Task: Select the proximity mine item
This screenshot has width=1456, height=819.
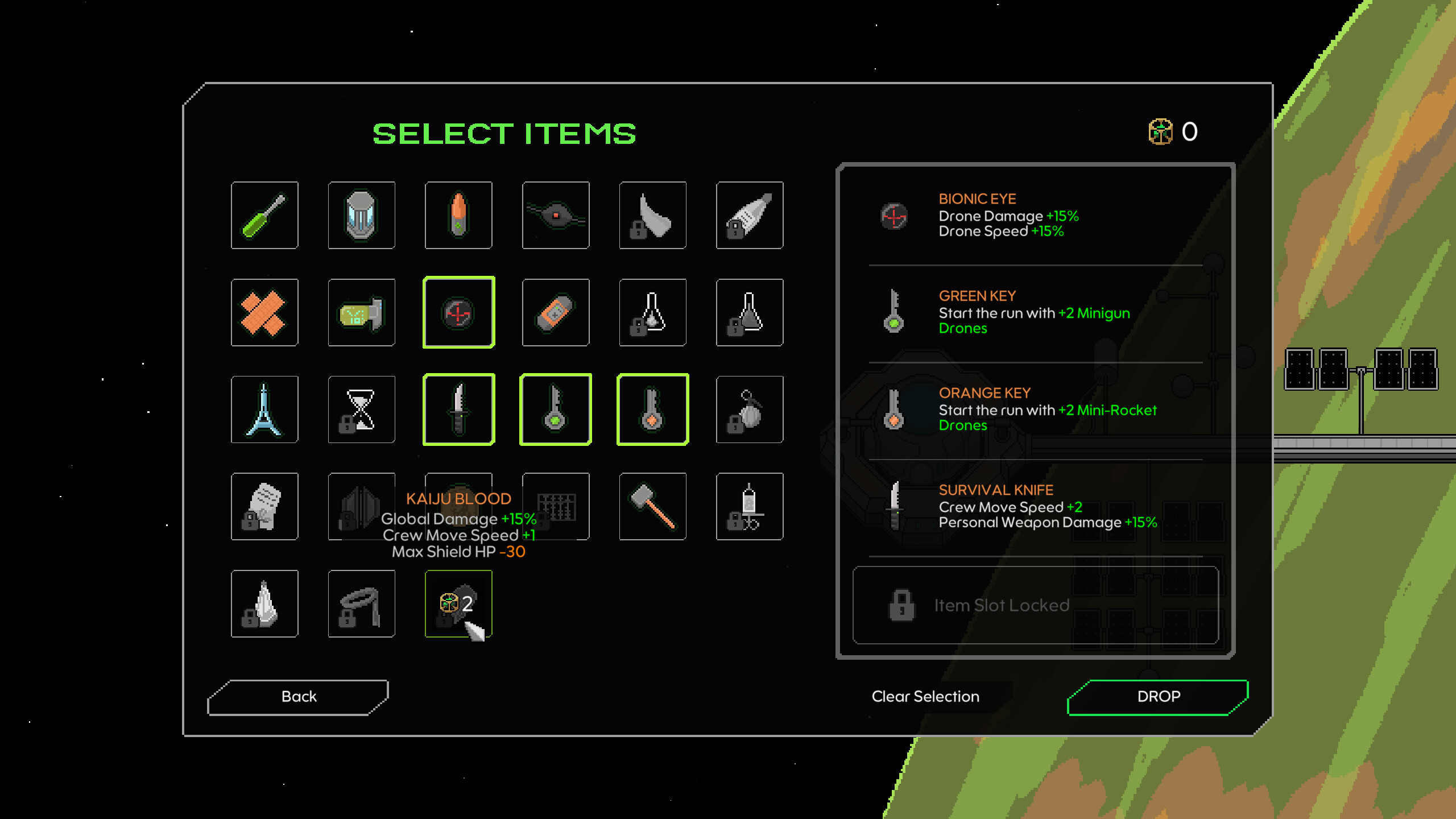Action: [555, 215]
